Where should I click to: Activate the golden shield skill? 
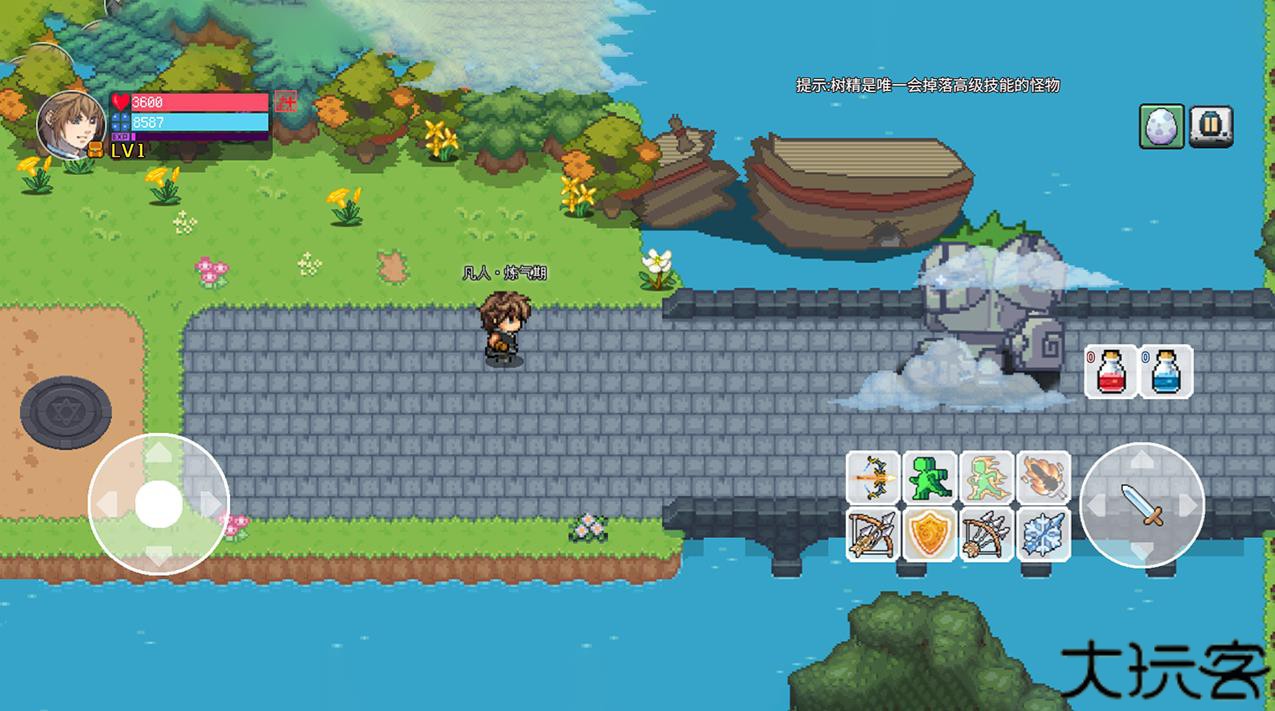(x=929, y=535)
